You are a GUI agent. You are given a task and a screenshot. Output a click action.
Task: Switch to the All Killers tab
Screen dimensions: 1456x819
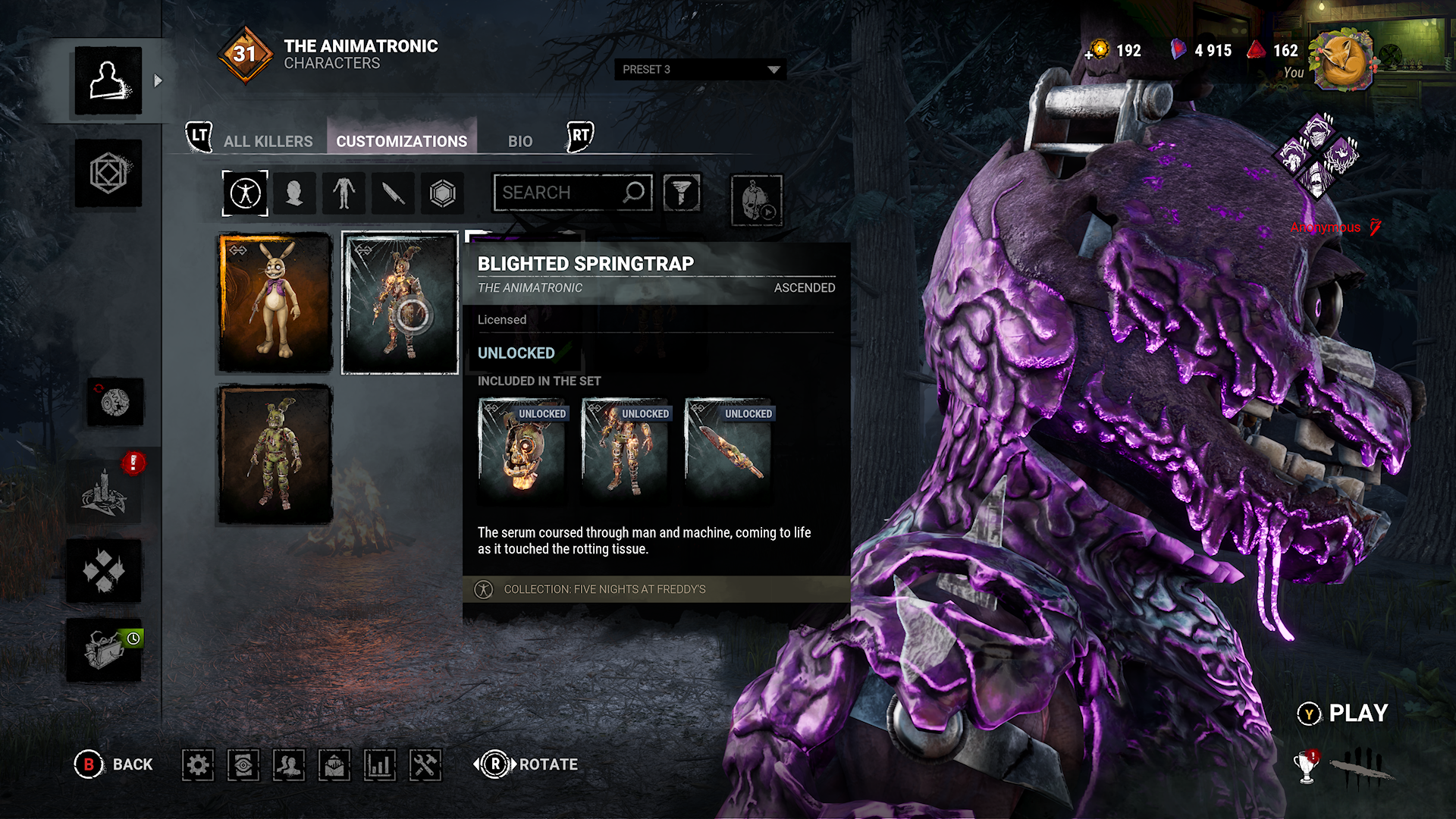[268, 141]
